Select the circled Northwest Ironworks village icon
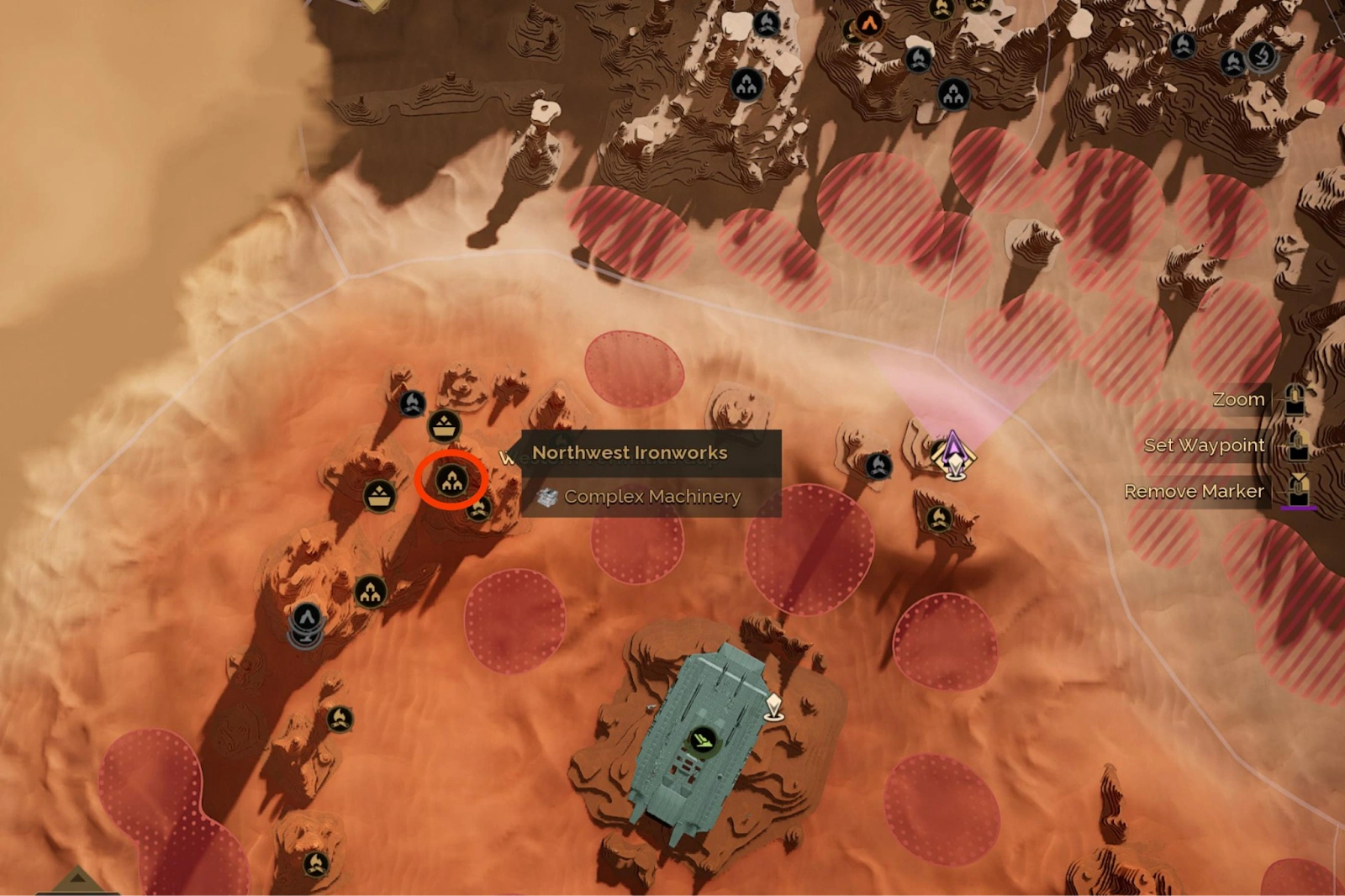Viewport: 1345px width, 896px height. coord(453,482)
